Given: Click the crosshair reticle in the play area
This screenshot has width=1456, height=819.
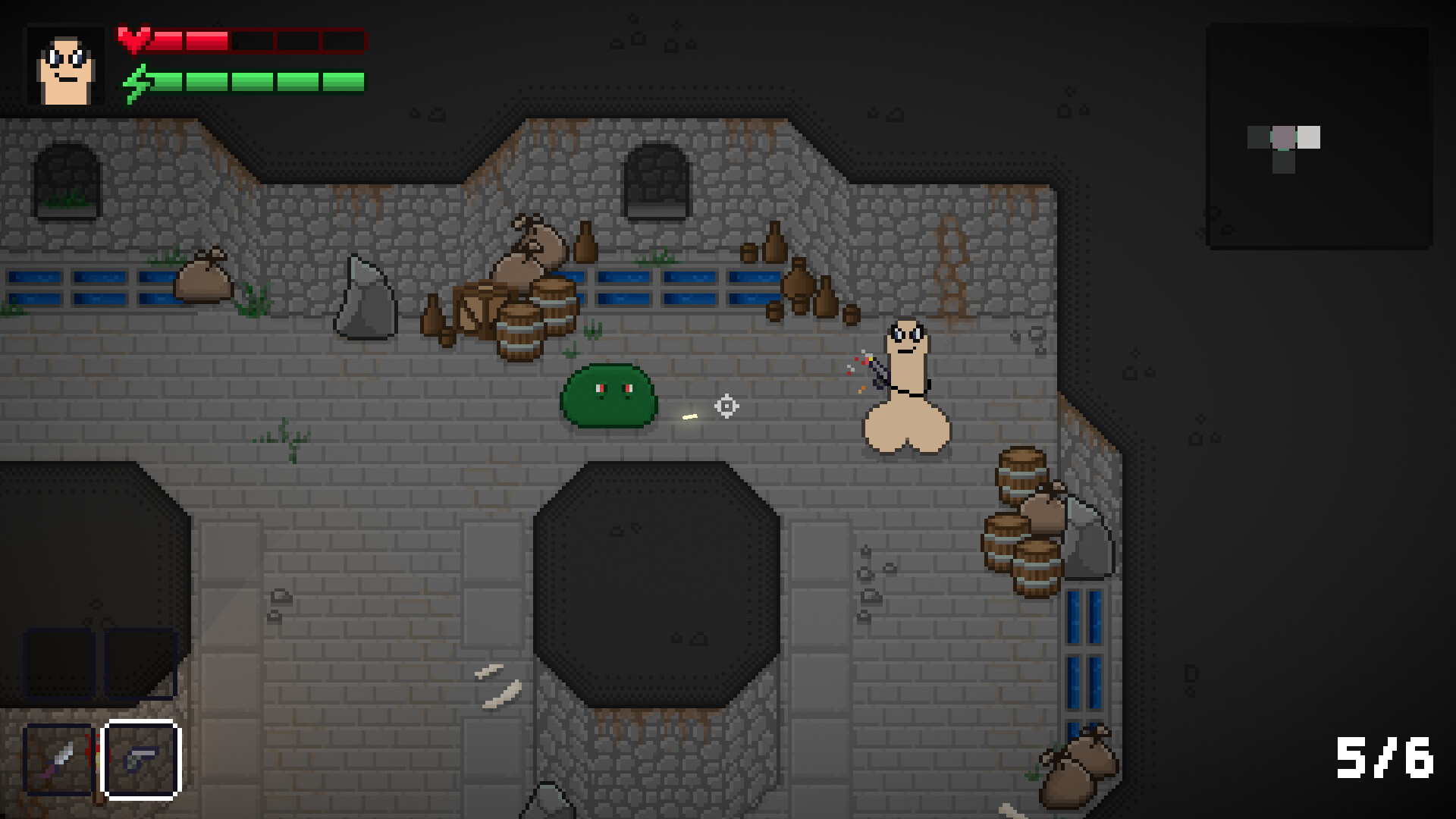Looking at the screenshot, I should [x=726, y=406].
